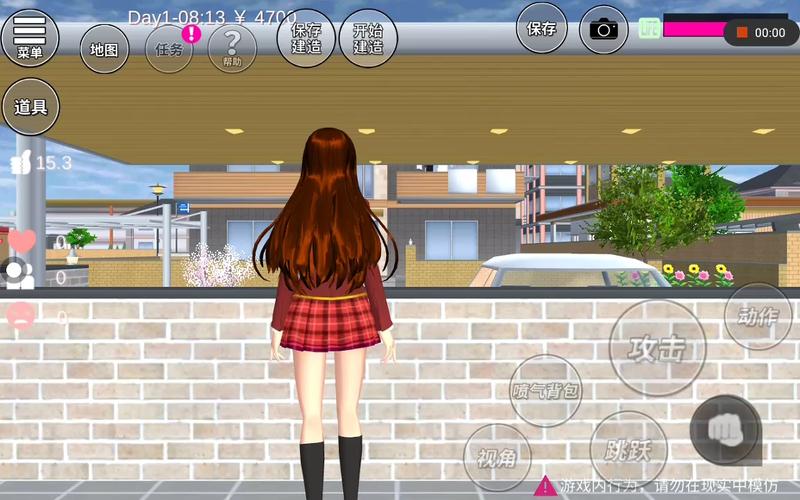Open the 地图 map
The height and width of the screenshot is (500, 800).
click(x=104, y=49)
